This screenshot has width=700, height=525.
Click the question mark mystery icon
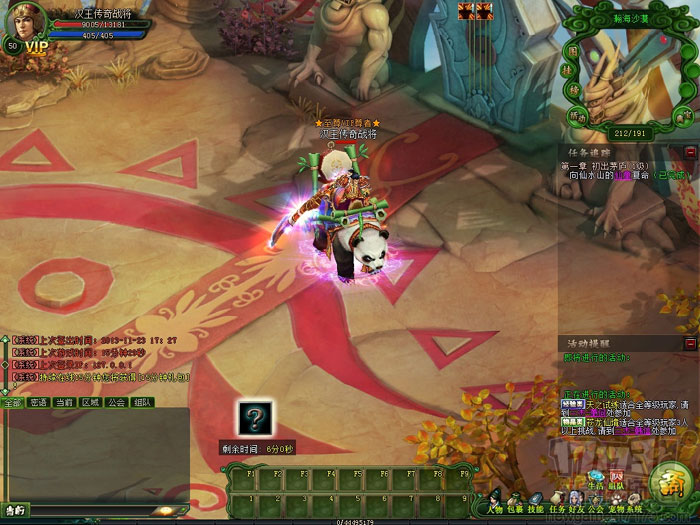coord(255,417)
